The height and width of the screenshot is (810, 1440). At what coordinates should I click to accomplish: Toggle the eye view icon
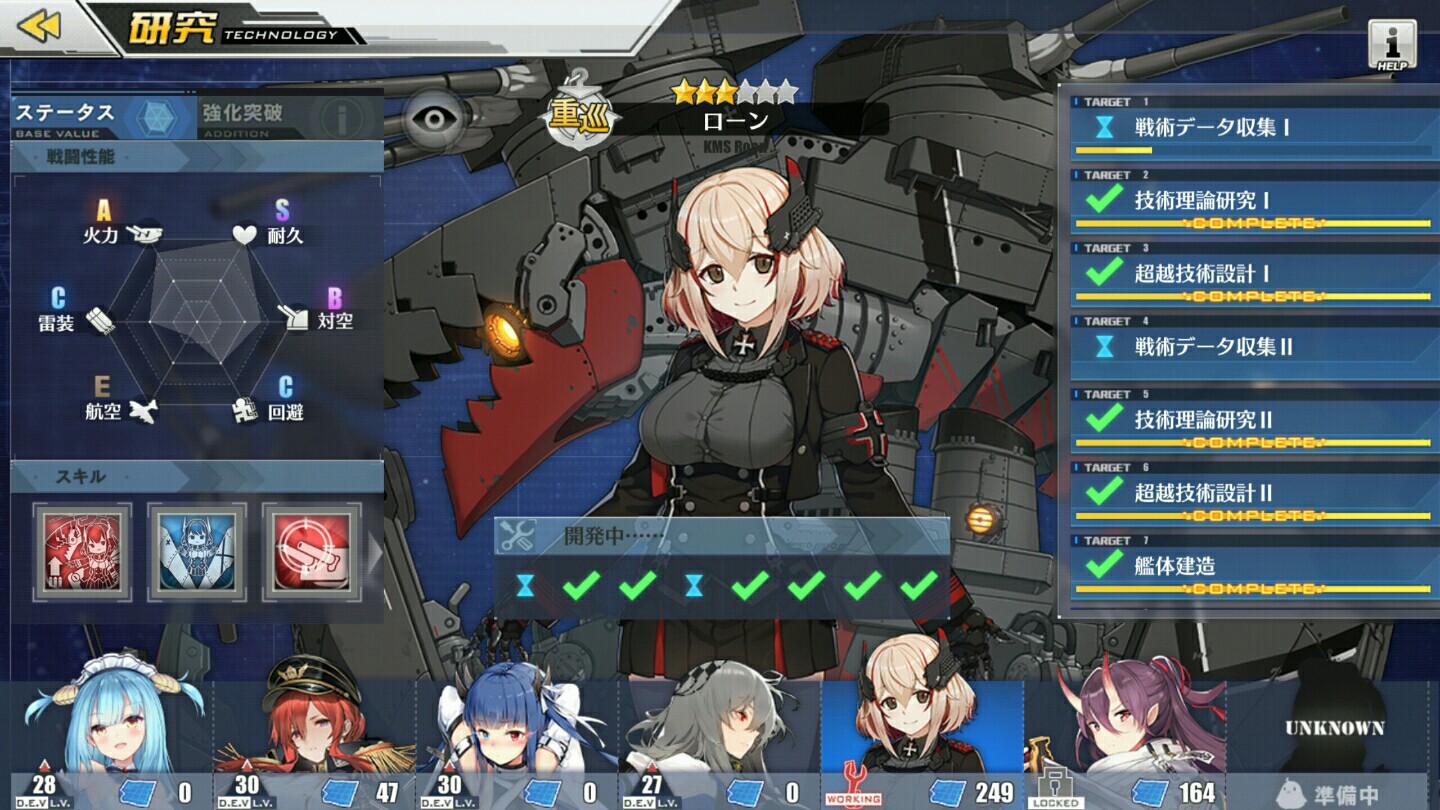point(435,119)
